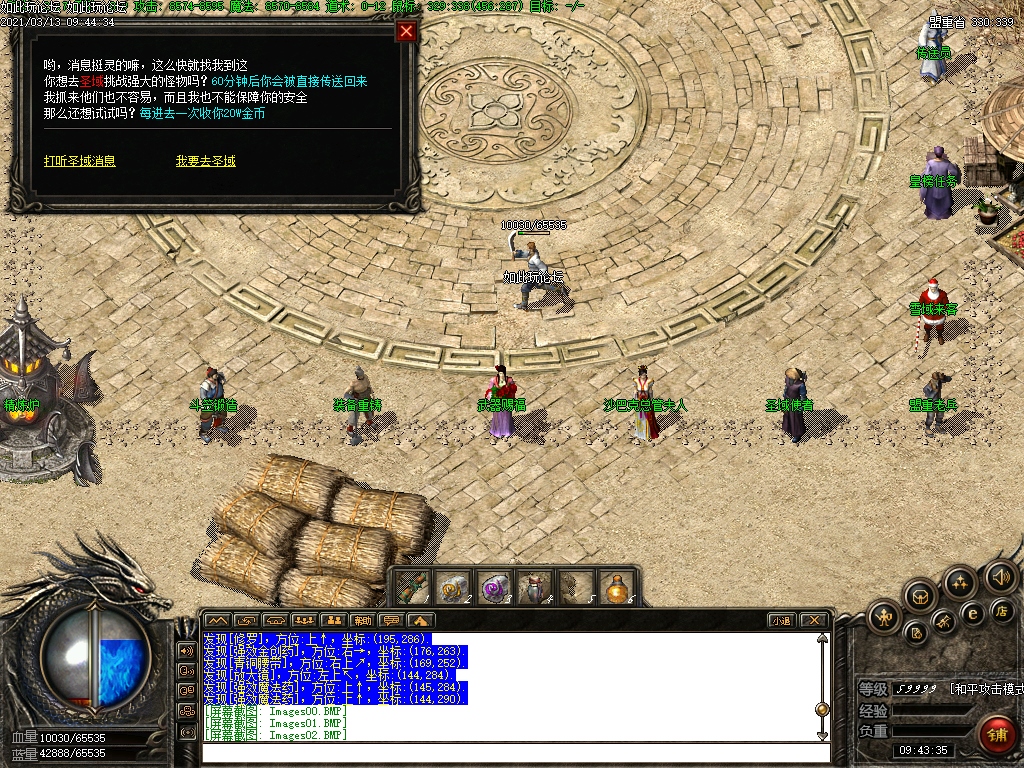The image size is (1024, 768).
Task: Open the 帮助 help button
Action: (x=362, y=620)
